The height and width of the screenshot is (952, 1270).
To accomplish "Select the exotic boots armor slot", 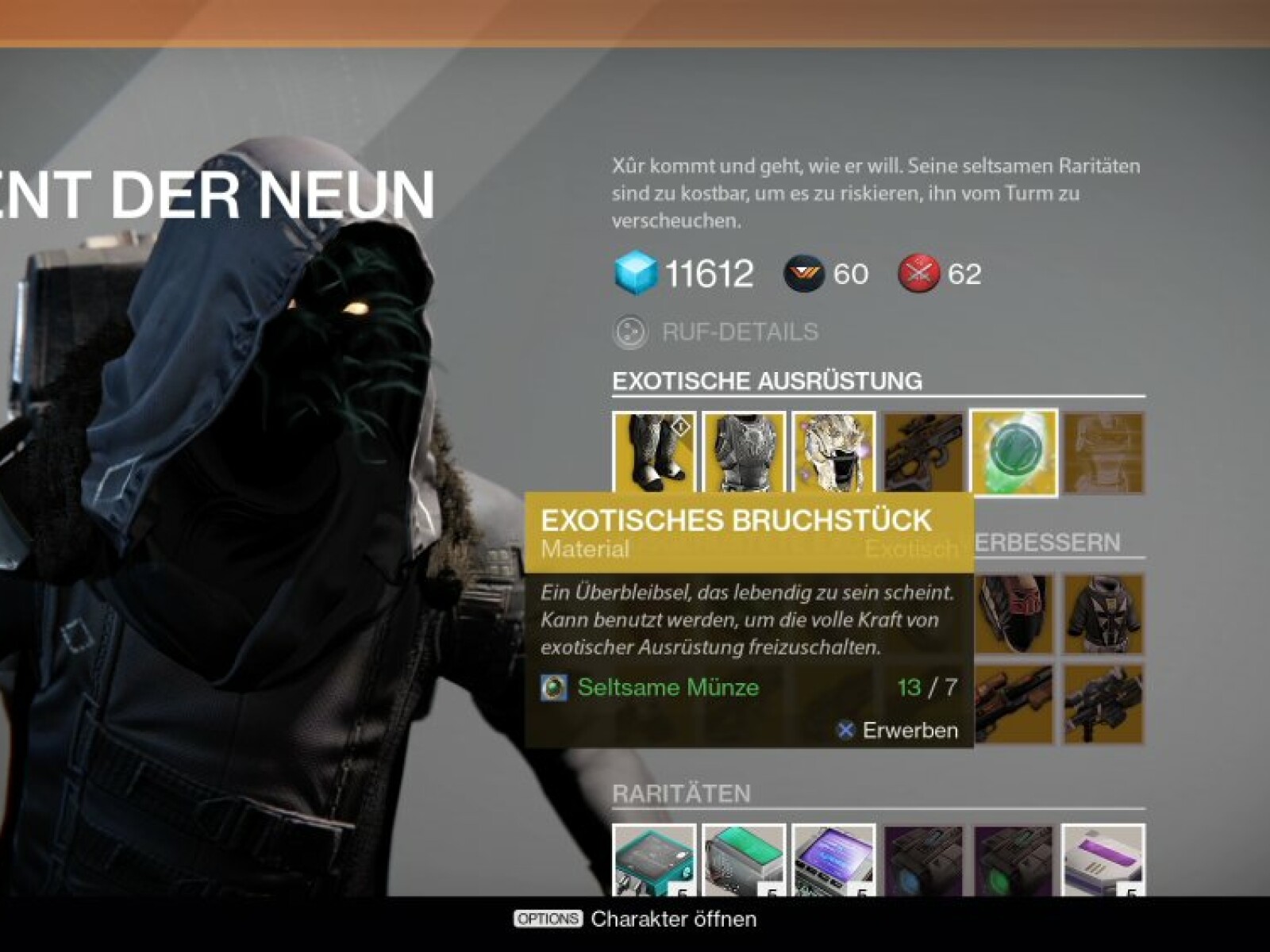I will click(x=654, y=451).
